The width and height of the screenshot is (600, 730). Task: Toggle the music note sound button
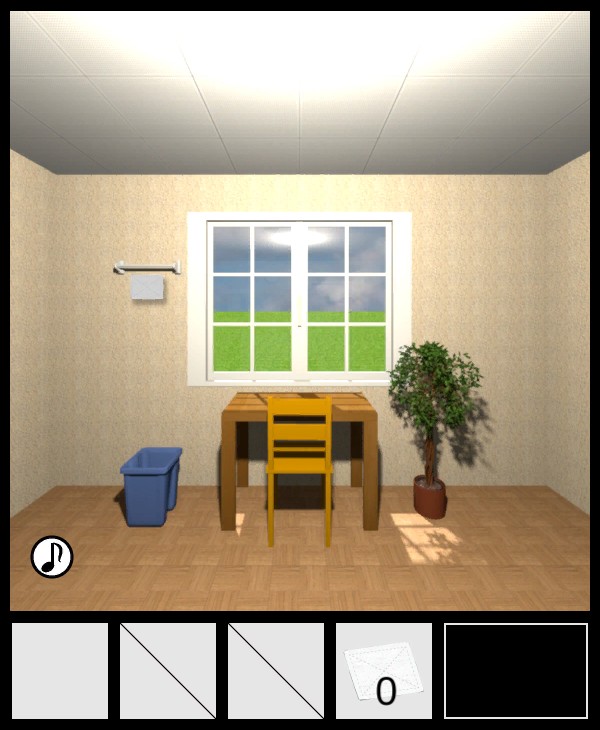pyautogui.click(x=52, y=556)
